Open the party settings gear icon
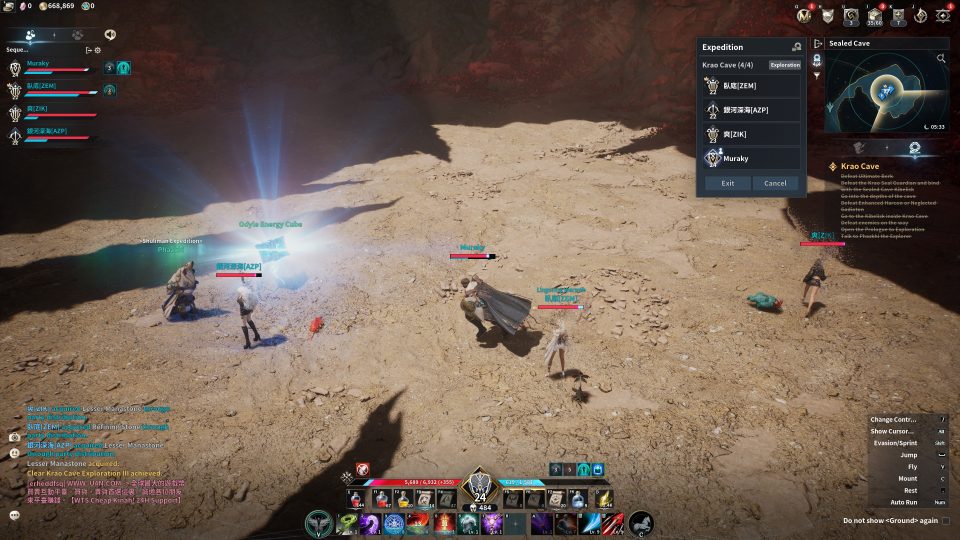The height and width of the screenshot is (540, 960). click(97, 50)
